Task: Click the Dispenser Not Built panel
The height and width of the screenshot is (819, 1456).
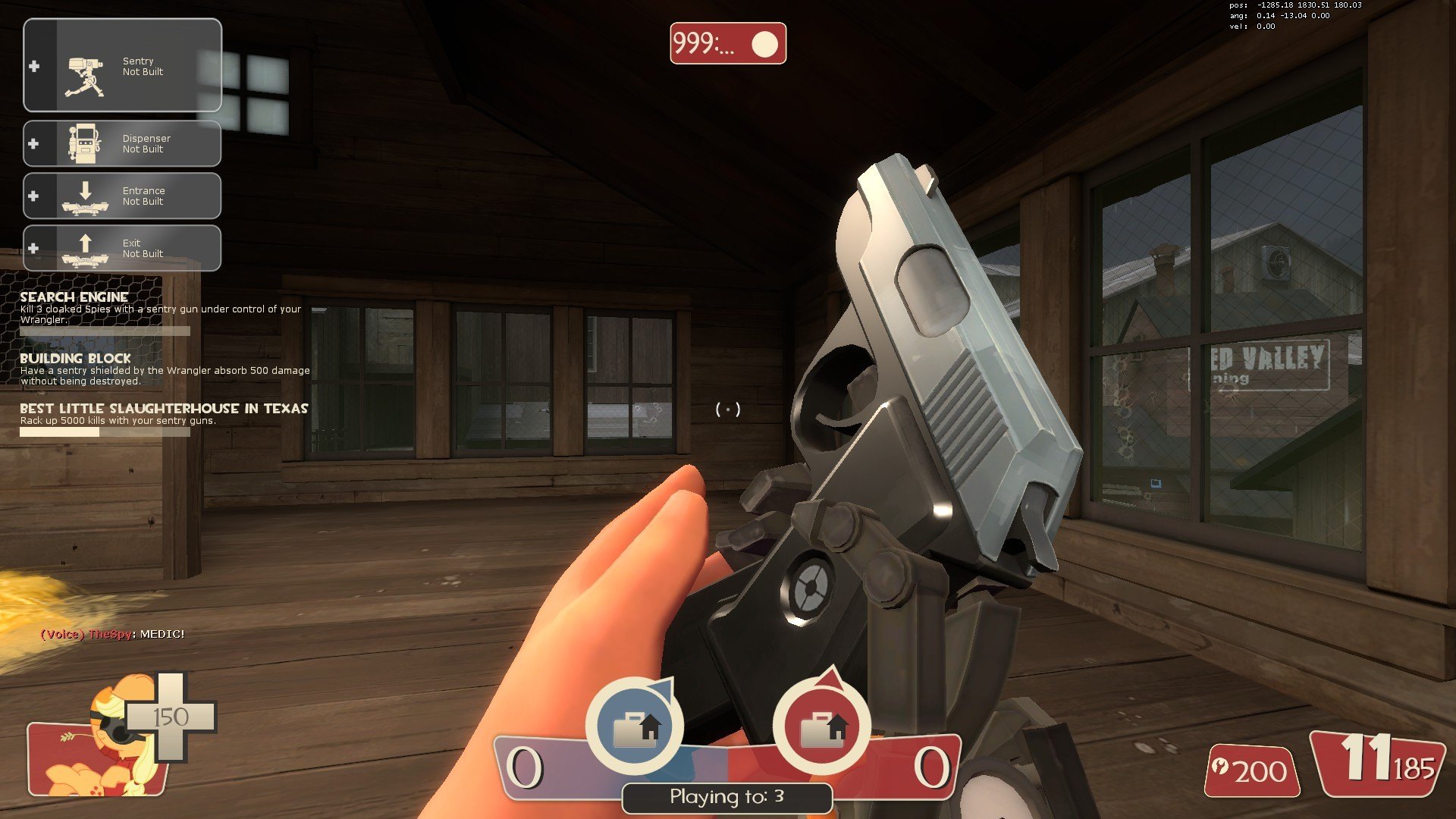Action: tap(122, 143)
